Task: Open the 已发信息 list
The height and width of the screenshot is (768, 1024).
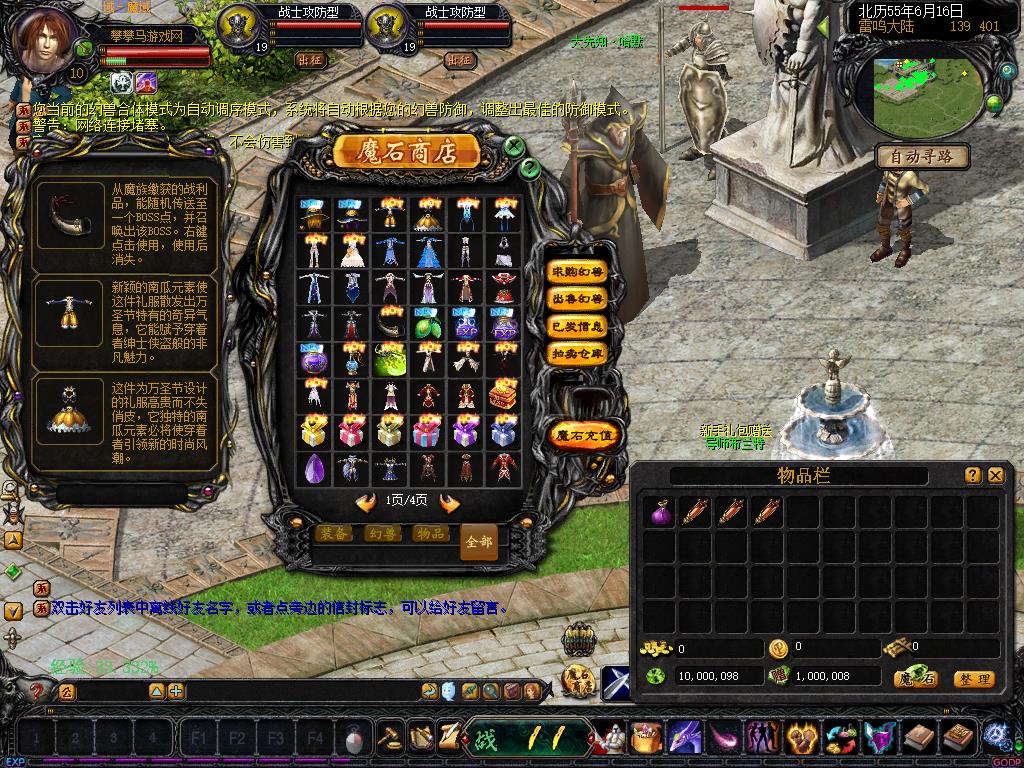Action: [x=577, y=326]
